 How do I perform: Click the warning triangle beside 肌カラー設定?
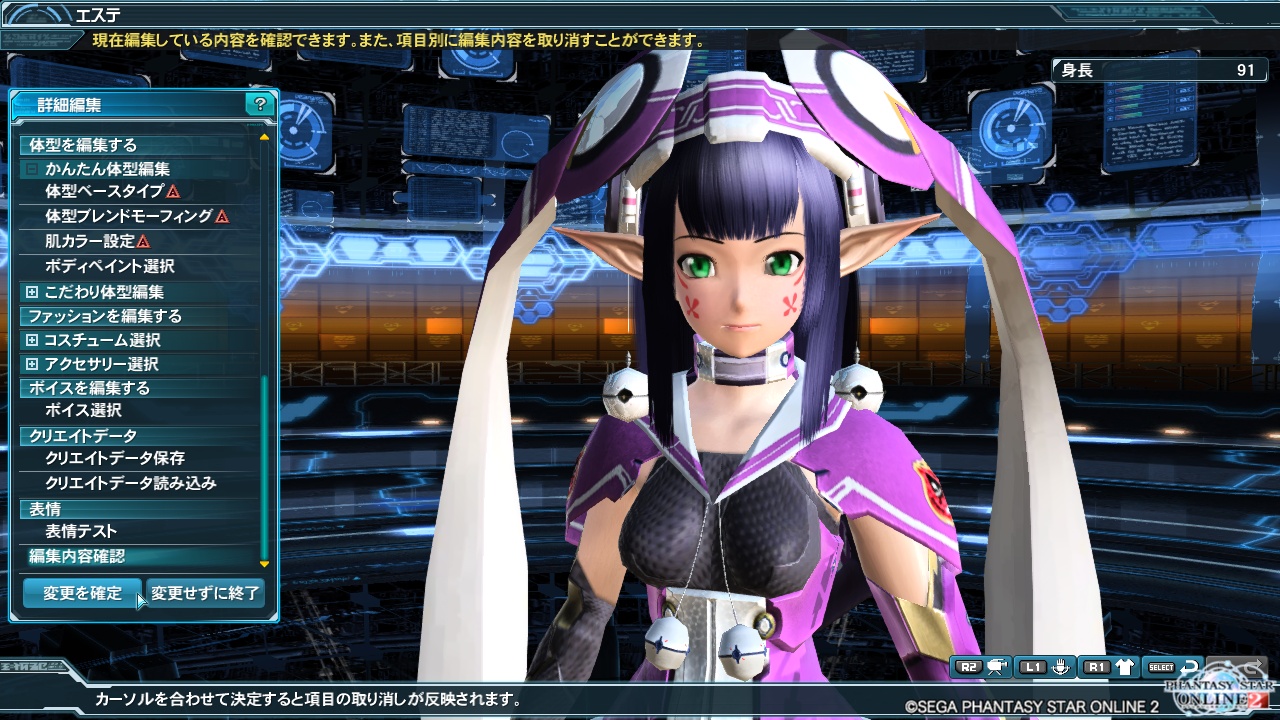(x=144, y=241)
